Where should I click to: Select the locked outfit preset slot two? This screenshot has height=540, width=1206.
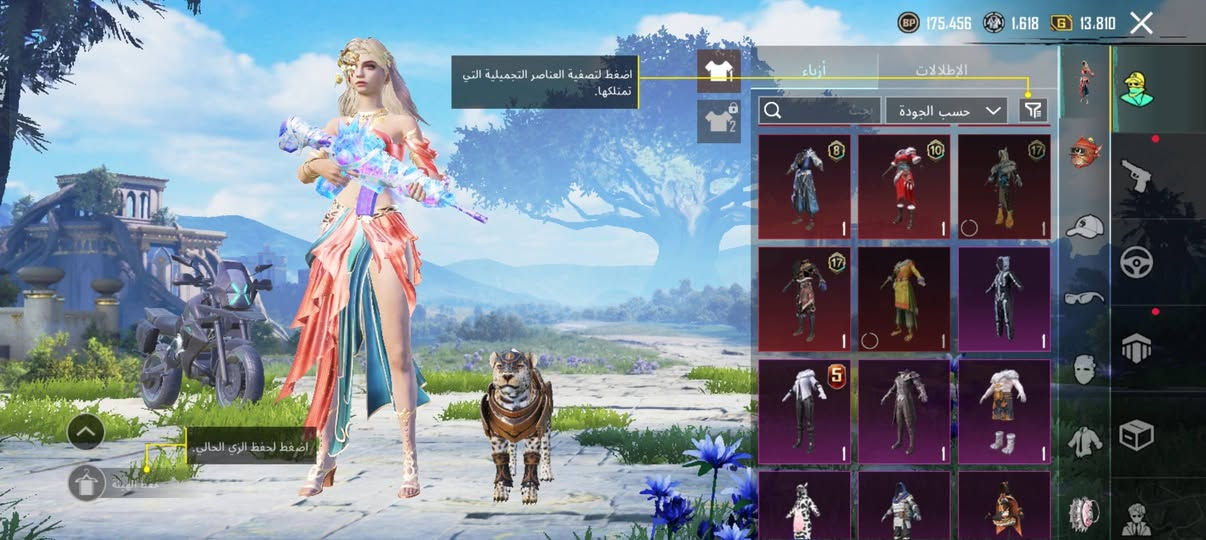(718, 121)
